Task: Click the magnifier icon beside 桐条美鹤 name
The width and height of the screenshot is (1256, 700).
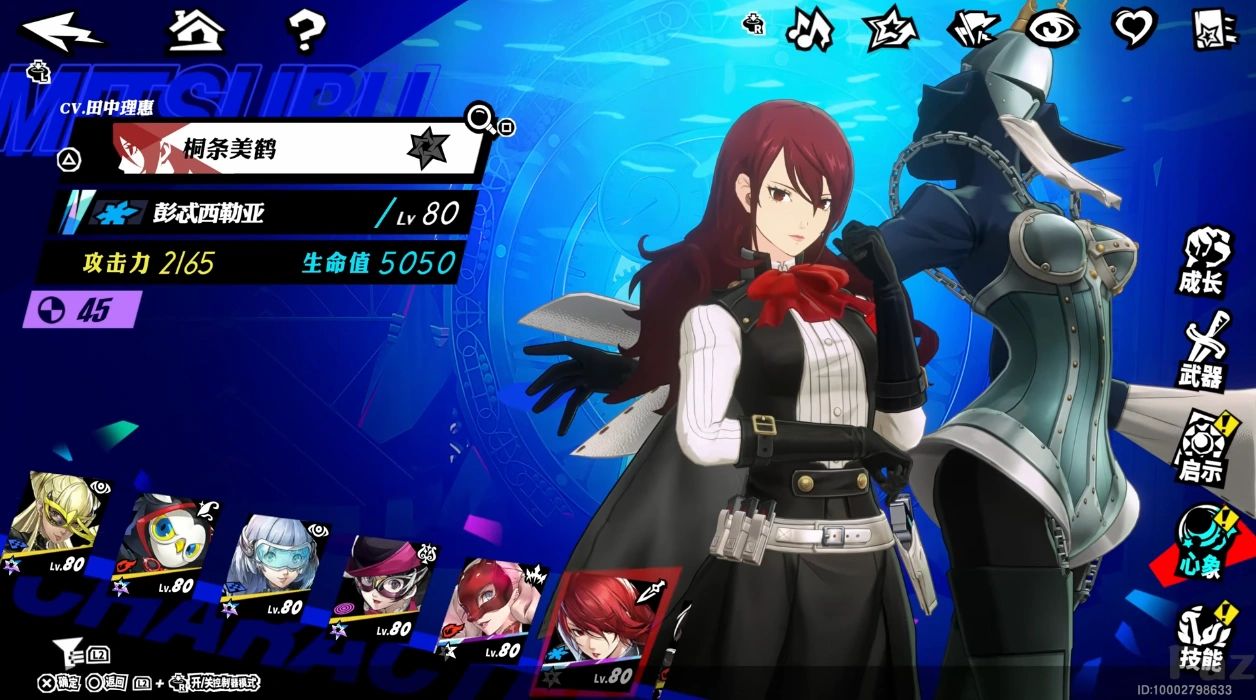Action: 480,120
